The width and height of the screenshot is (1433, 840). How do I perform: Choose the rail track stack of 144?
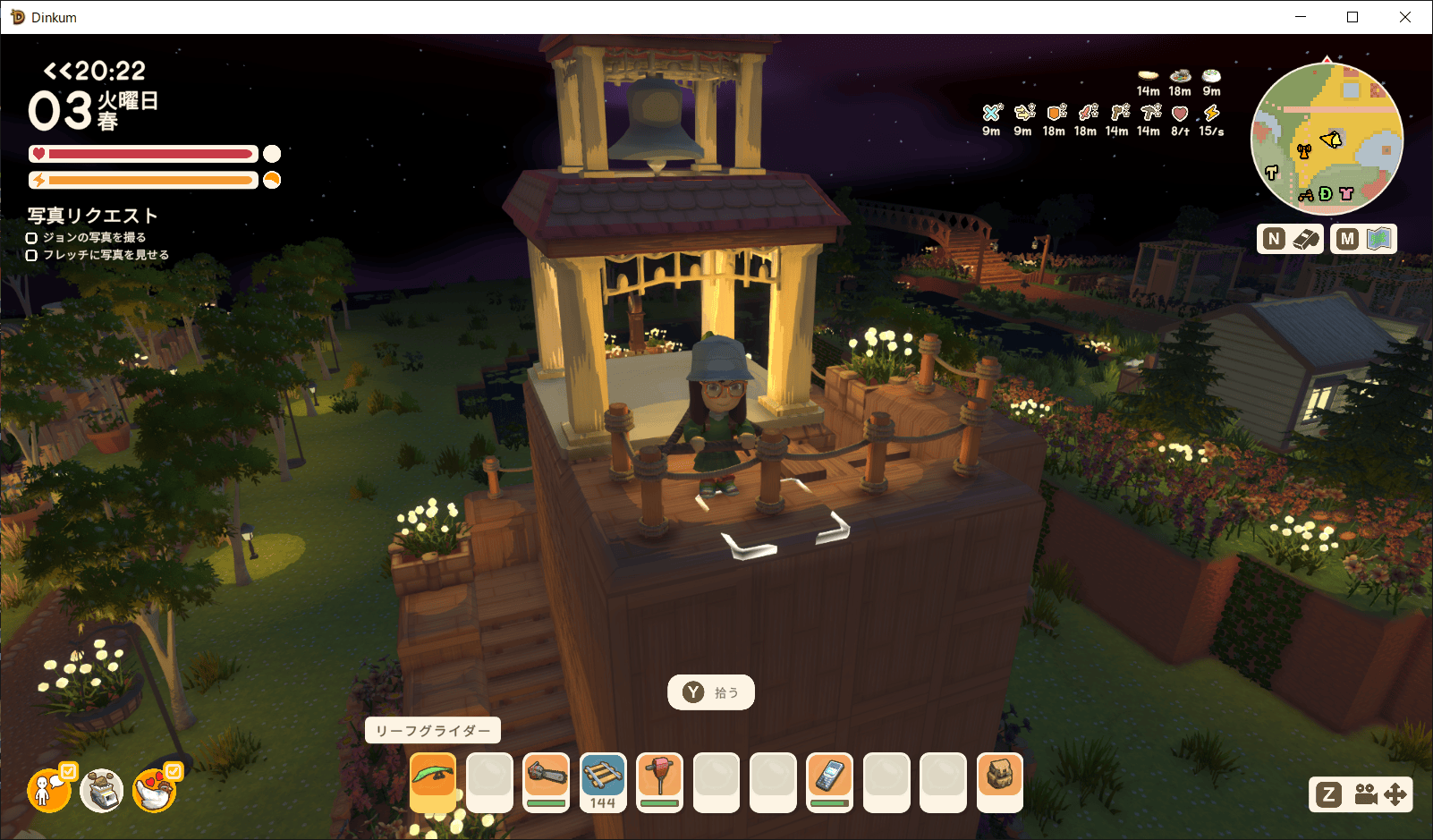coord(603,781)
